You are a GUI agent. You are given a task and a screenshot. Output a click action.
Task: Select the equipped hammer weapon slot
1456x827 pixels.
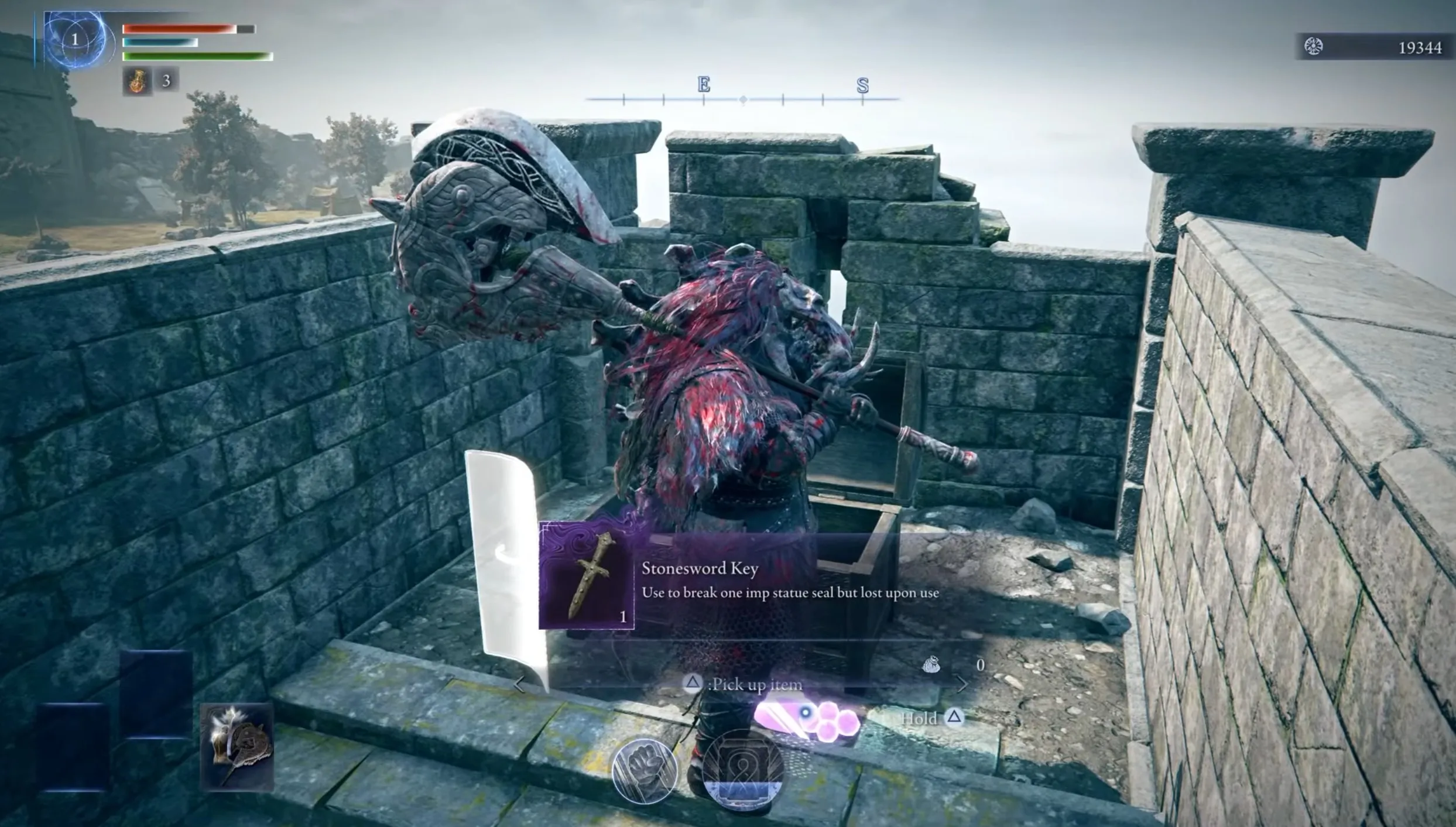click(237, 747)
